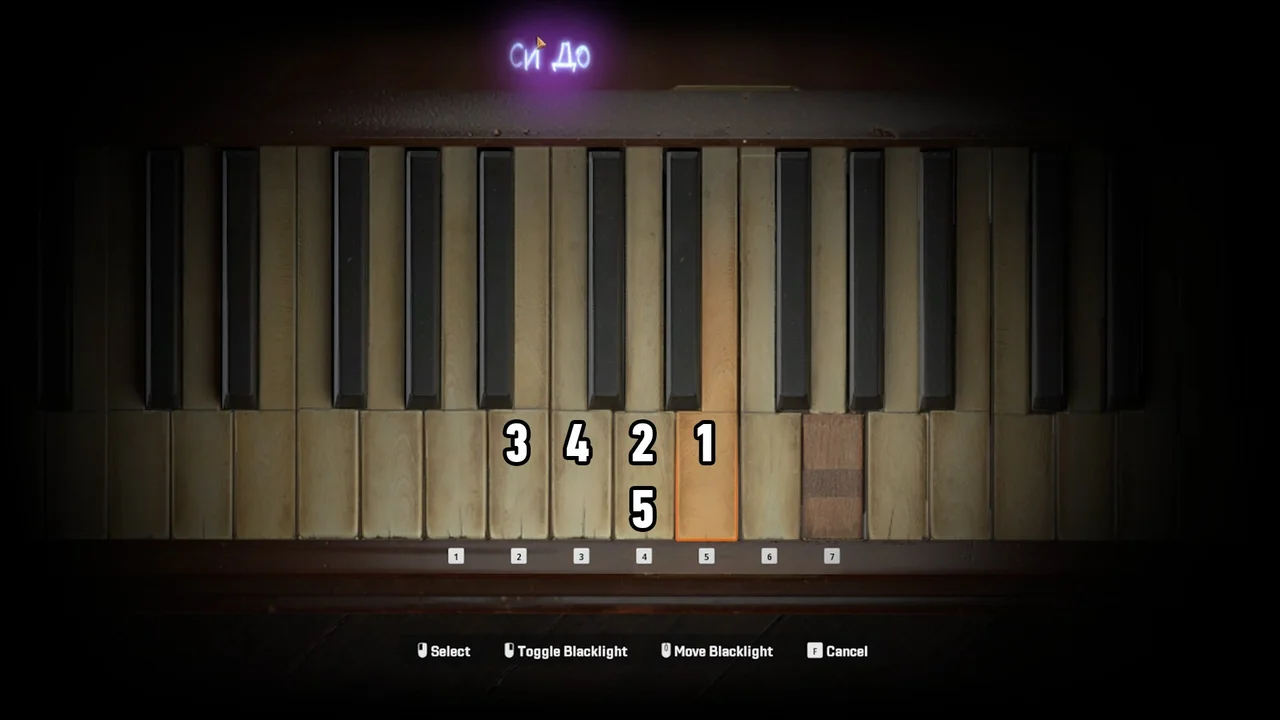
Task: Select the Cancel action
Action: (x=847, y=650)
